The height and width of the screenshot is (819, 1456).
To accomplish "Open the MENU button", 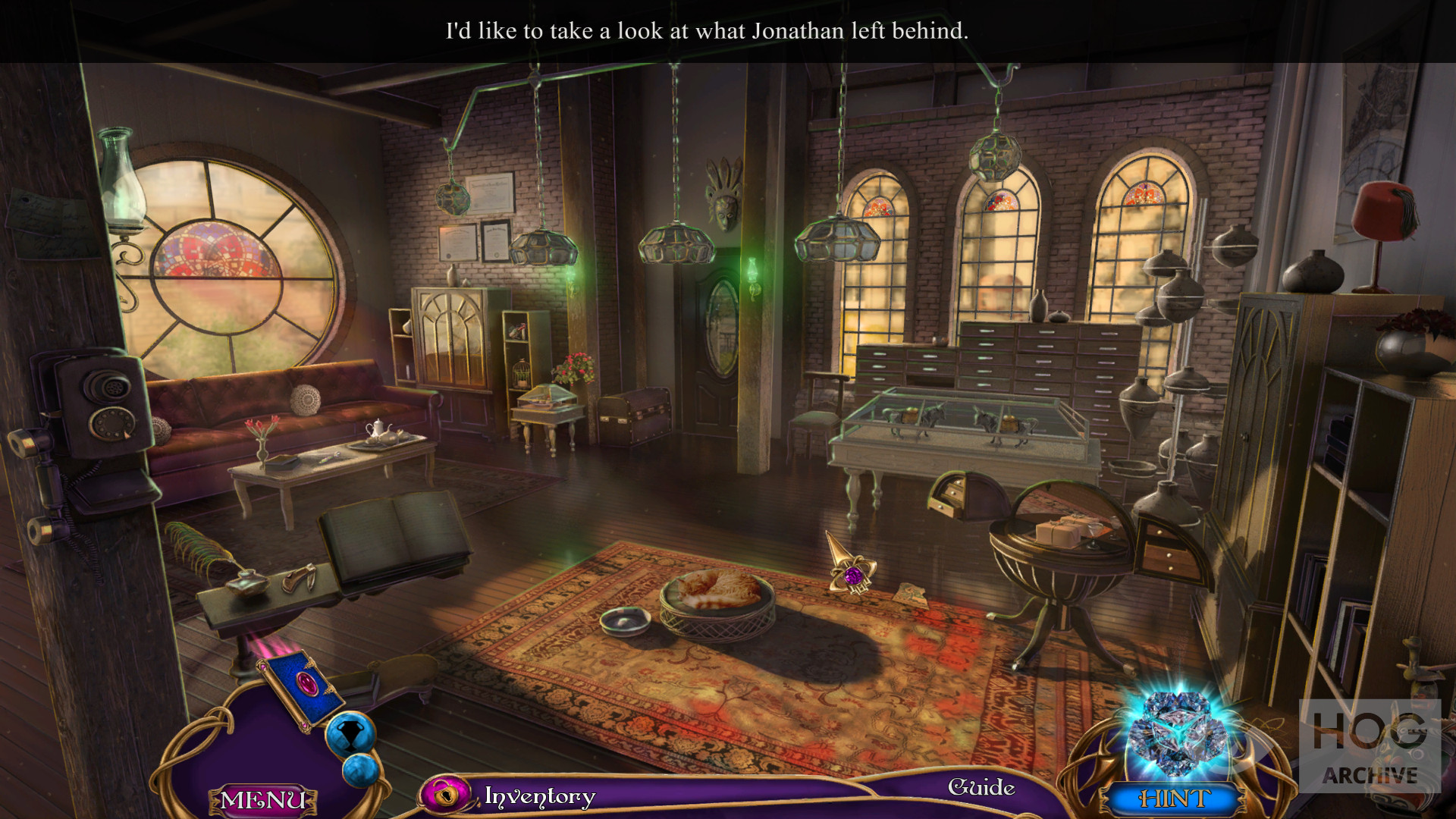I will (x=262, y=800).
